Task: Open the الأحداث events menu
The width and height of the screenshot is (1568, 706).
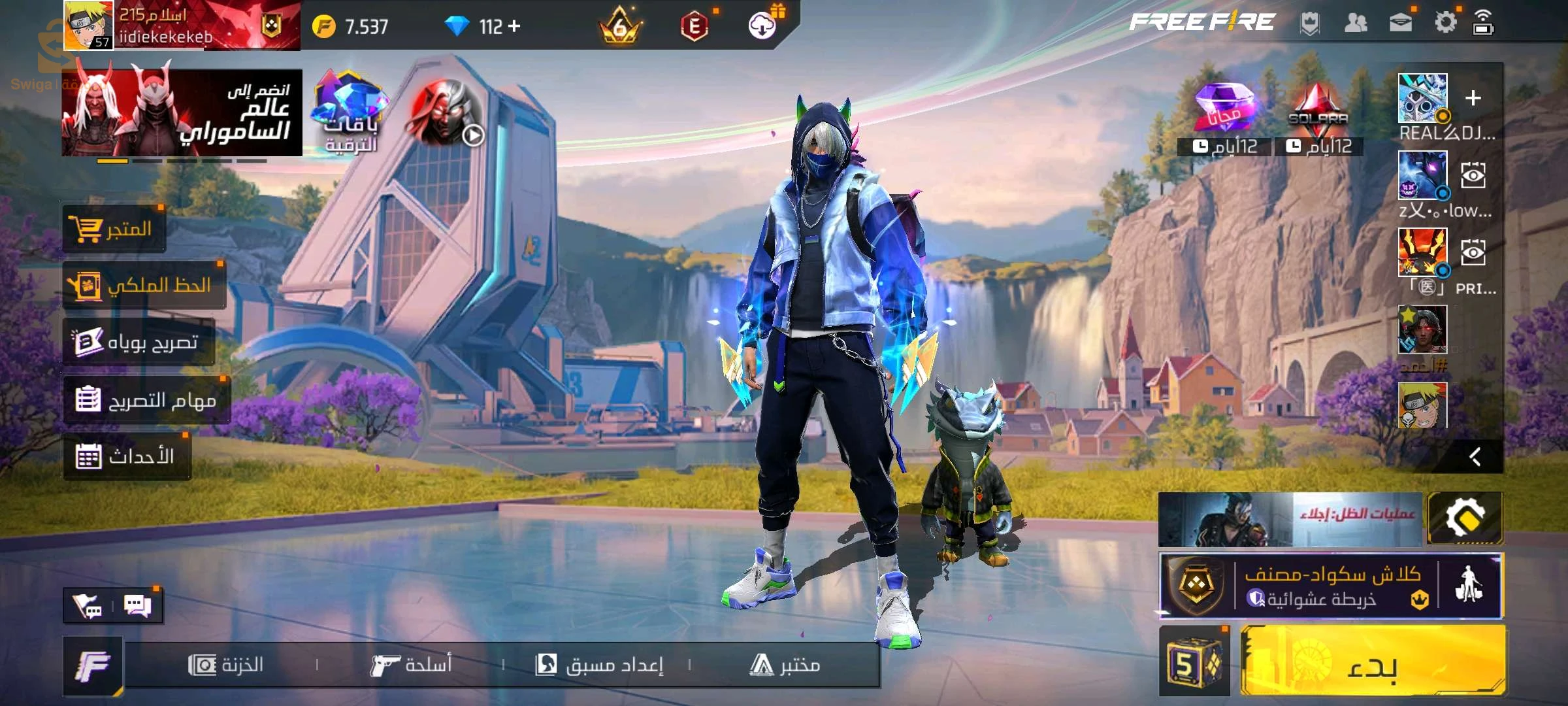Action: 127,456
